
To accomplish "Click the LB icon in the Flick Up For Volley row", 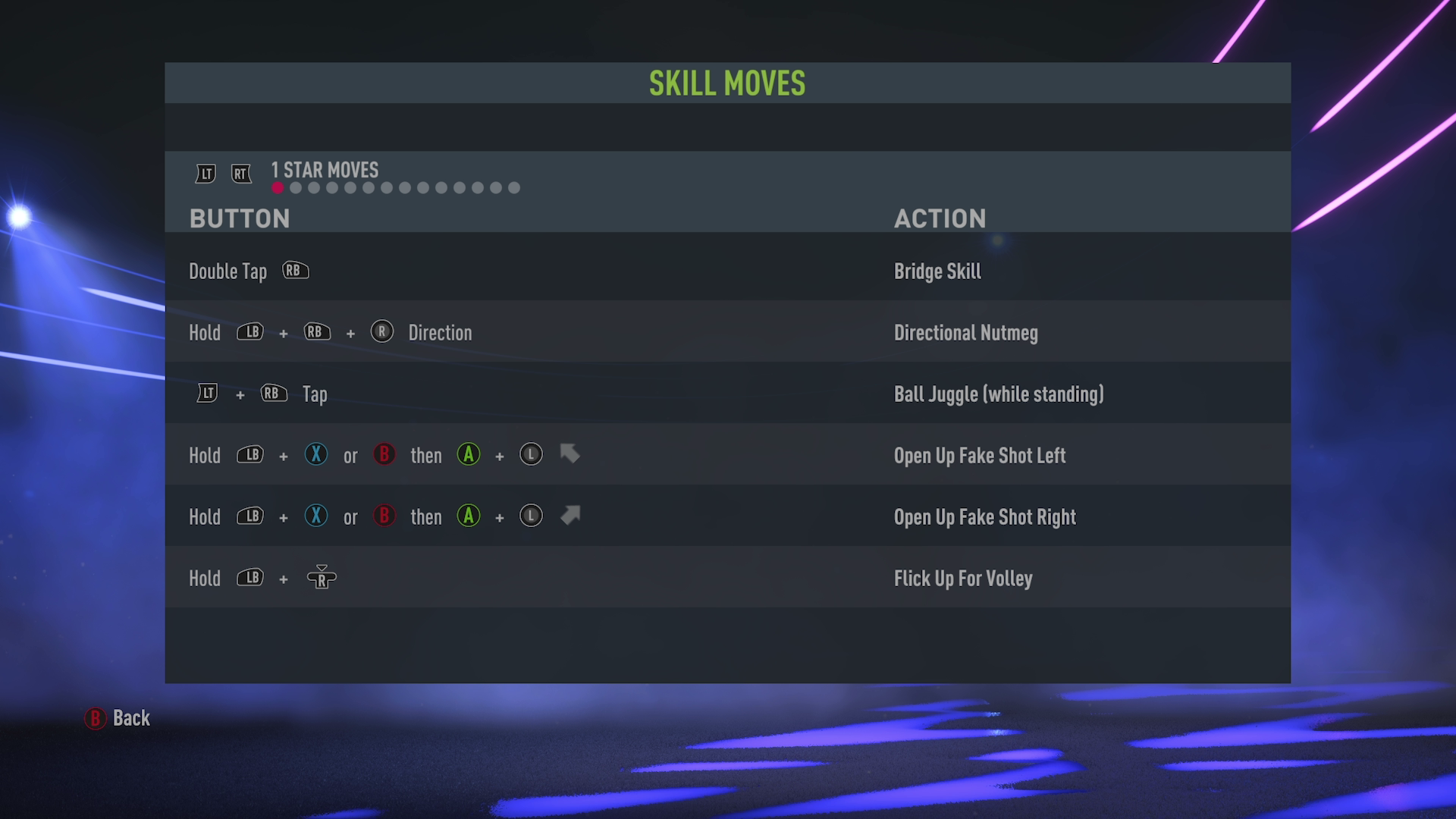I will coord(250,578).
